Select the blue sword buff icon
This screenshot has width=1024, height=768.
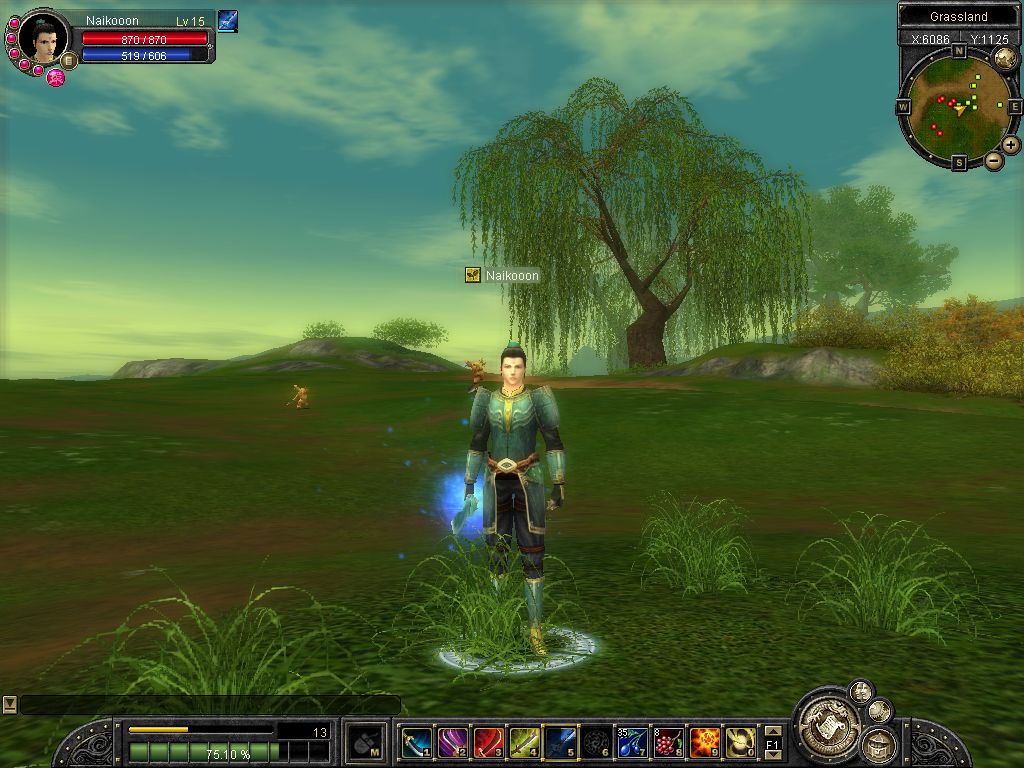[227, 20]
